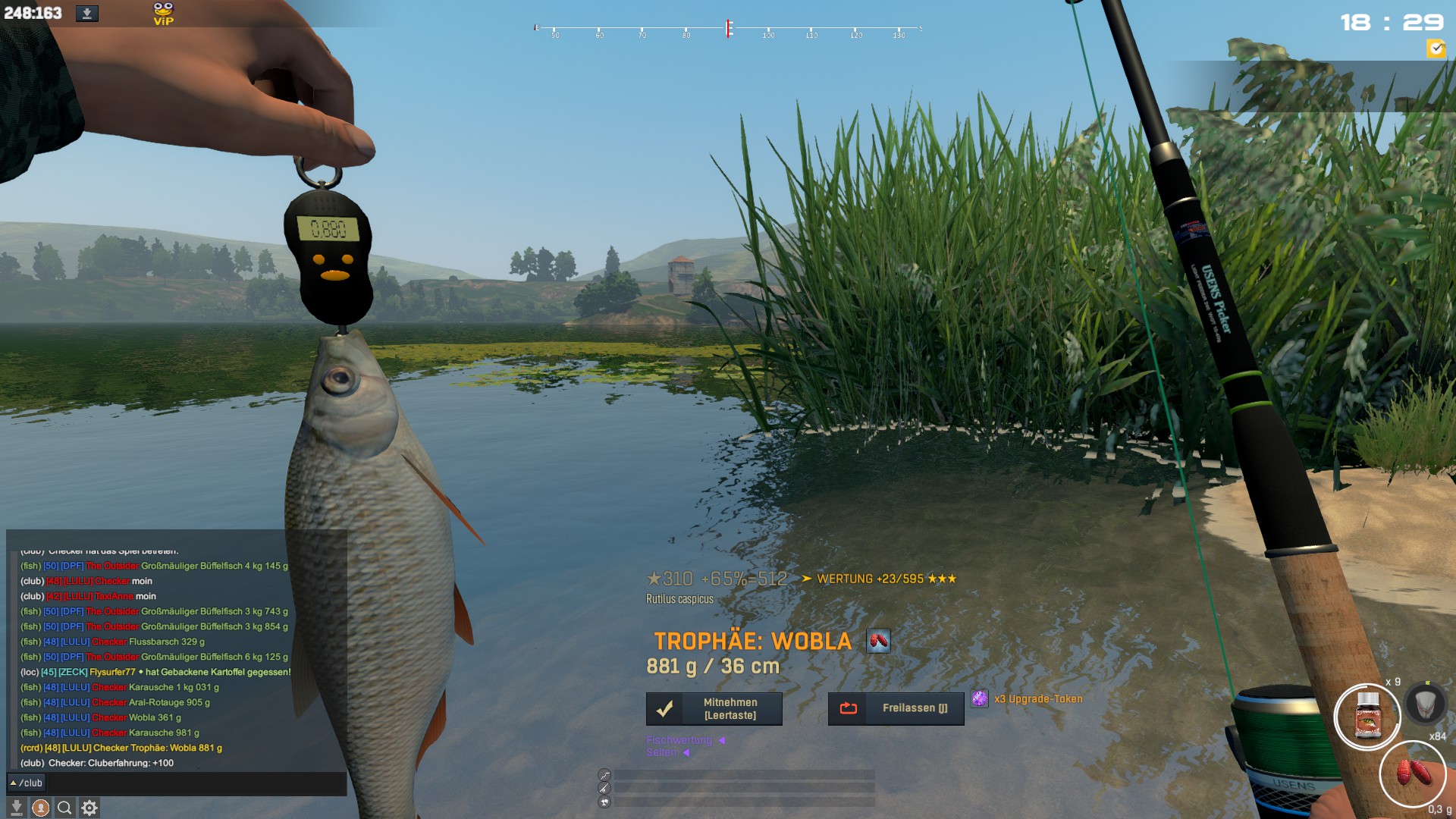Open the gear settings icon below chat
The image size is (1456, 819).
[x=89, y=808]
